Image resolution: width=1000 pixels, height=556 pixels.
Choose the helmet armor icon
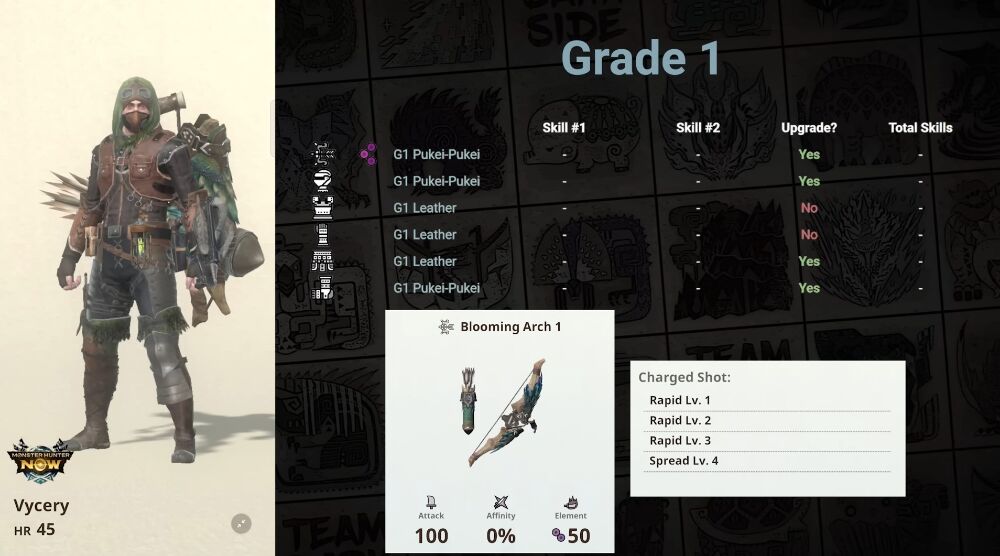click(324, 181)
